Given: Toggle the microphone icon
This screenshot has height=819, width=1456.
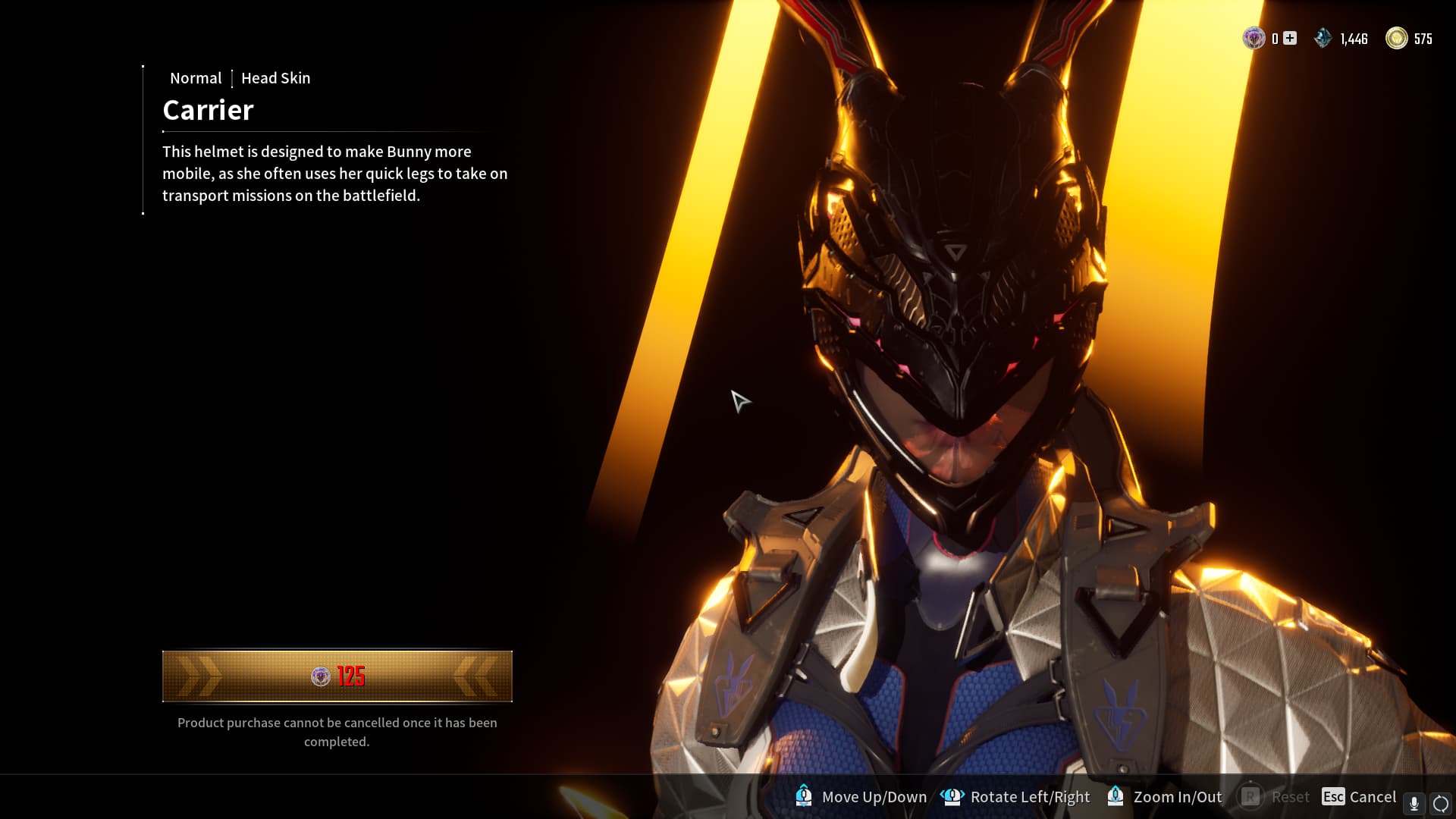Looking at the screenshot, I should (1414, 803).
